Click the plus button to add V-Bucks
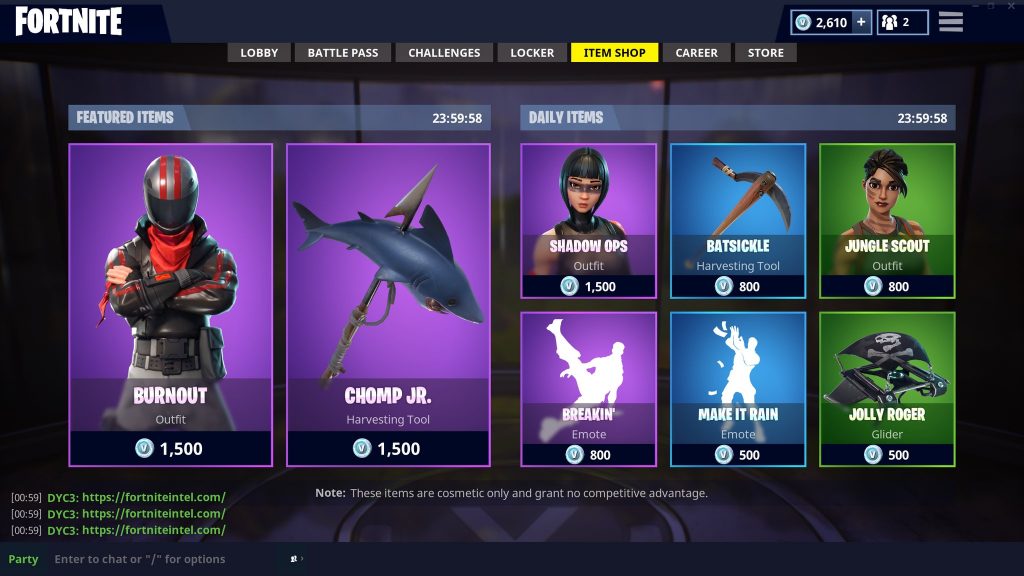The image size is (1024, 576). [x=861, y=22]
